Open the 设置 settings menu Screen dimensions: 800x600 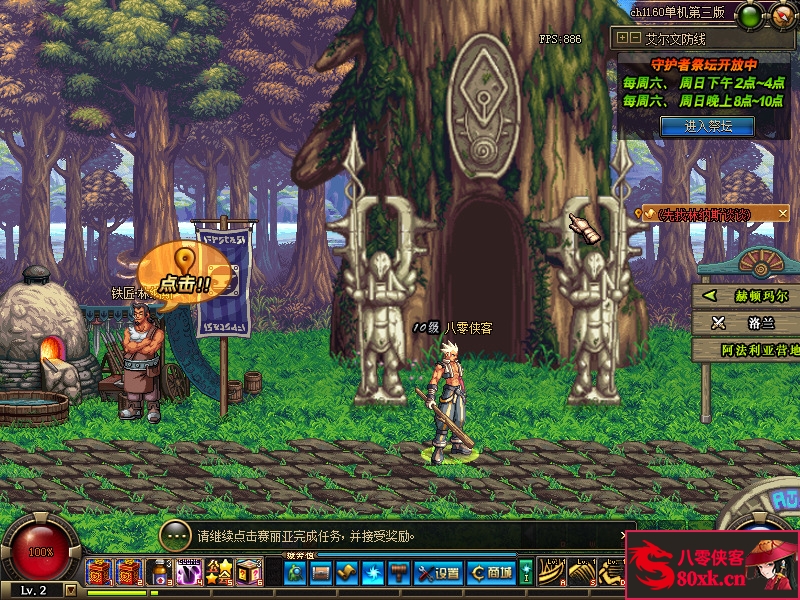pos(439,573)
